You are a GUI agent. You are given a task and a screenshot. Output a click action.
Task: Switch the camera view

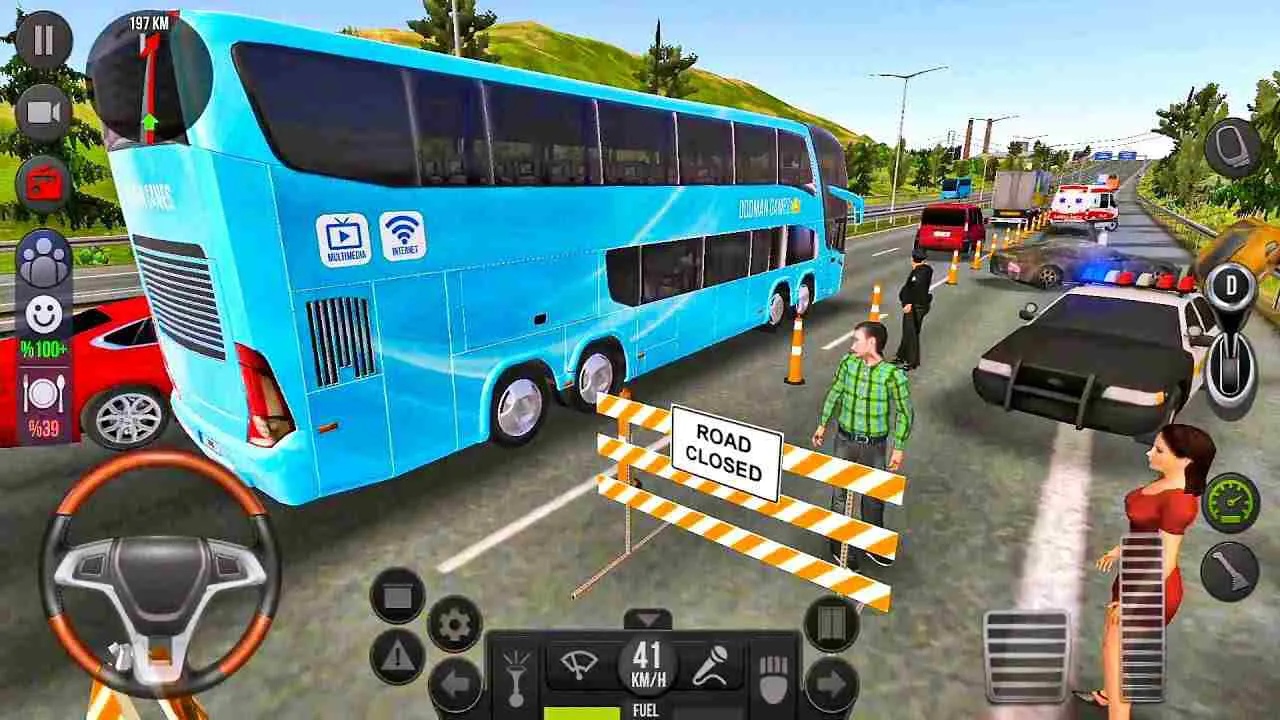[x=40, y=110]
